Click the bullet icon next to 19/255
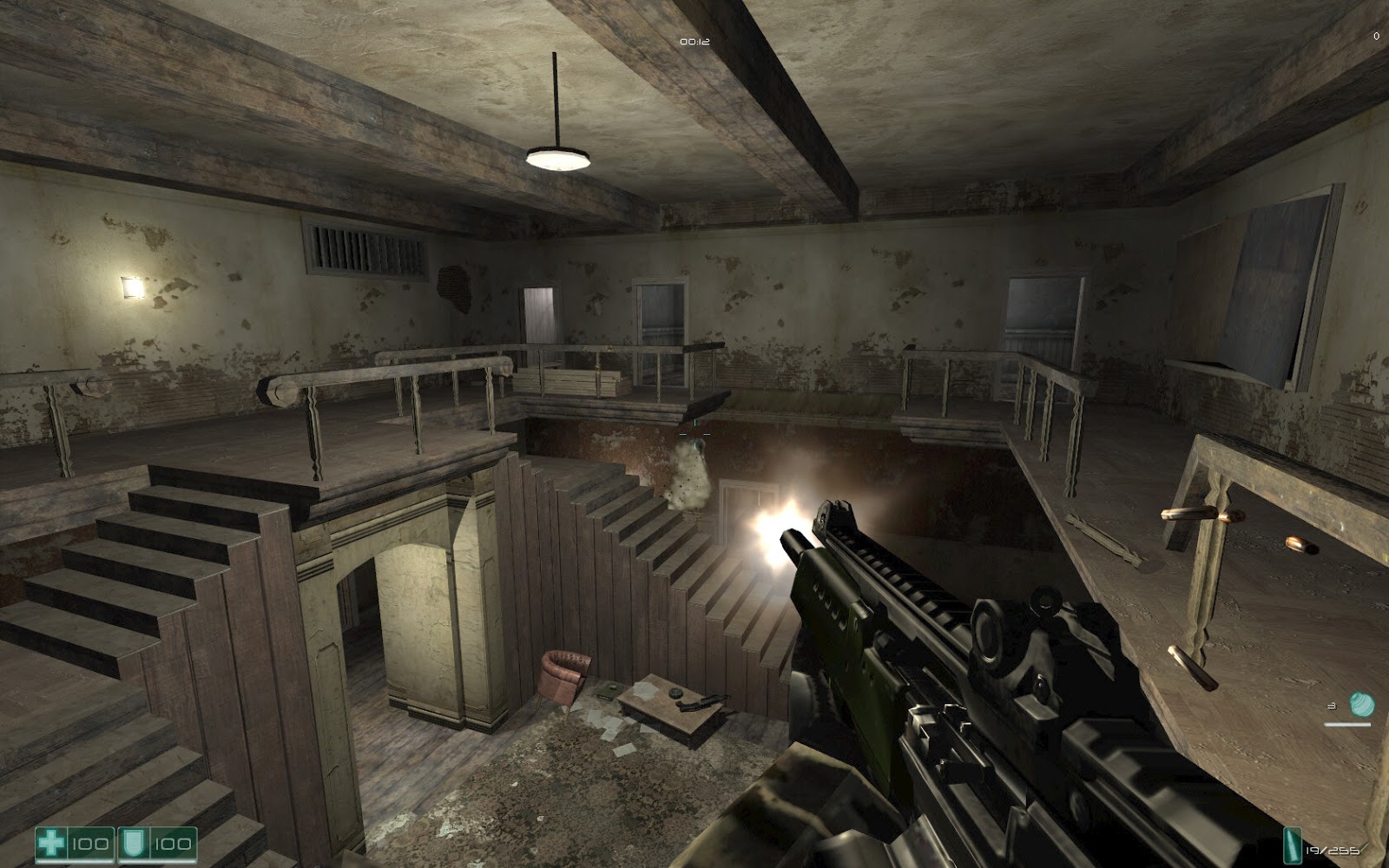1389x868 pixels. [1293, 845]
